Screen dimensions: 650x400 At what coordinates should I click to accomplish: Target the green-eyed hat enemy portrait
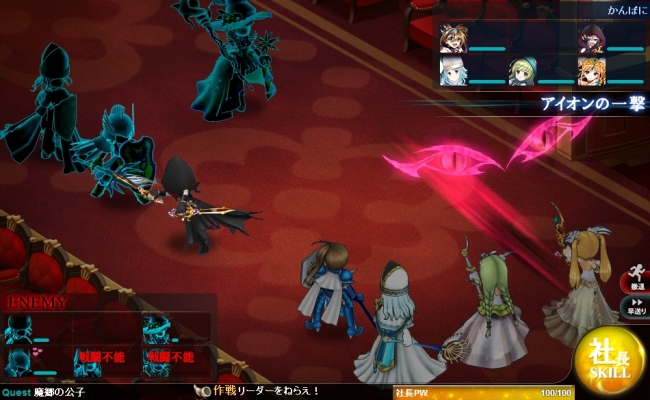[x=155, y=327]
